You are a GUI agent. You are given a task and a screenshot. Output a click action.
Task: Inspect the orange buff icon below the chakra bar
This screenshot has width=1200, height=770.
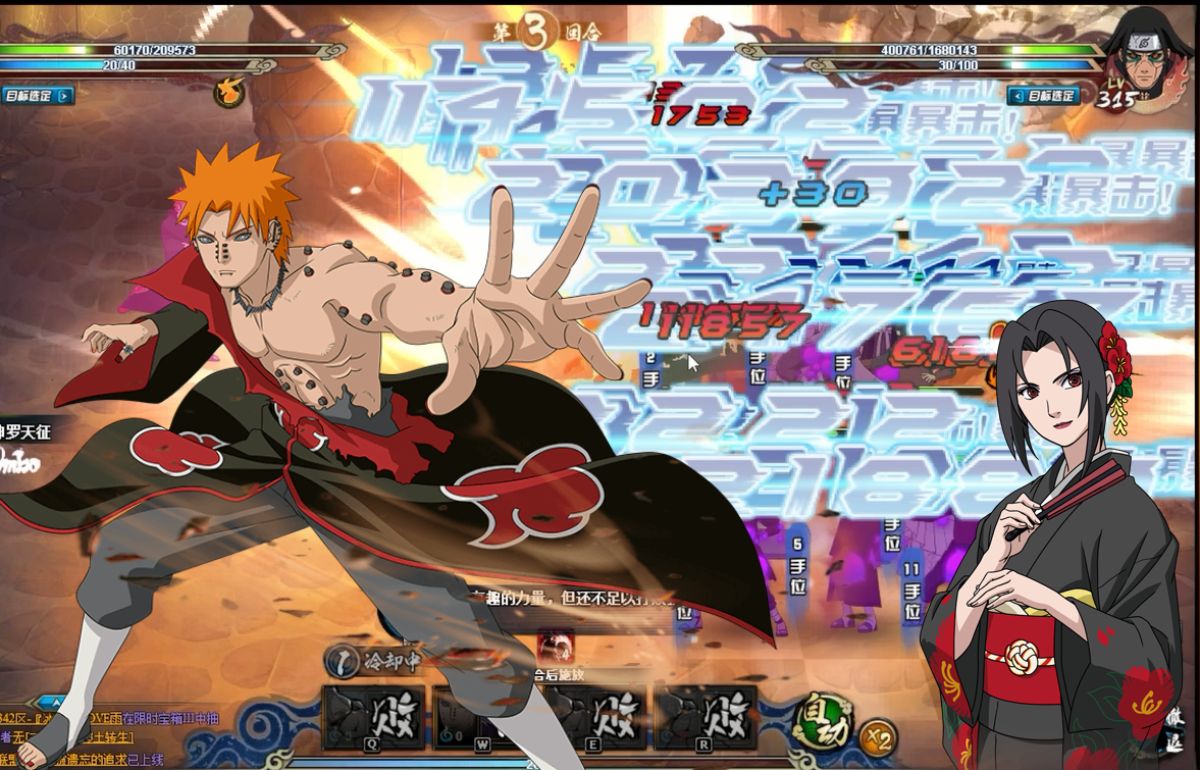[x=229, y=92]
